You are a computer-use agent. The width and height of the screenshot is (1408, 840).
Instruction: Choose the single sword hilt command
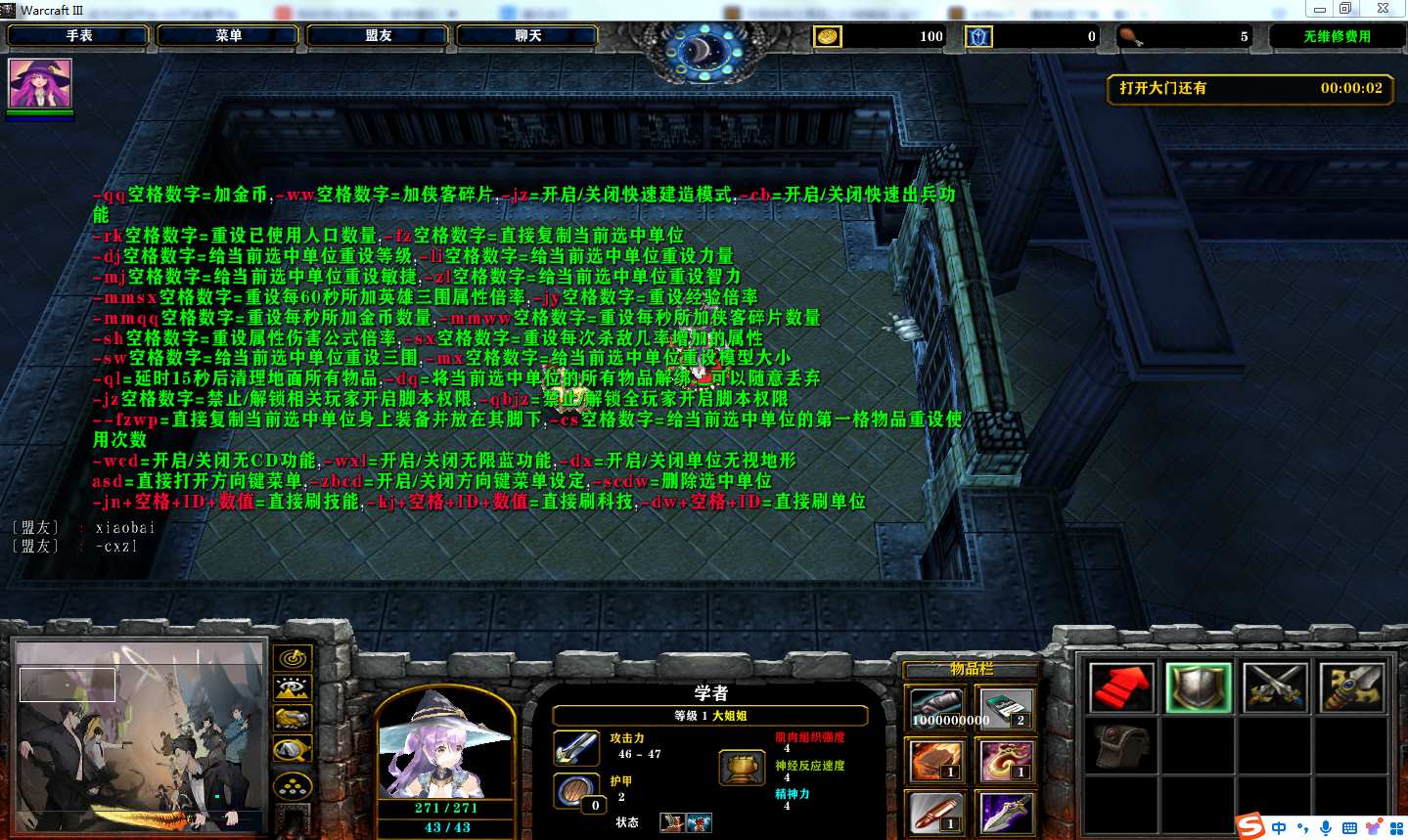pos(1351,687)
